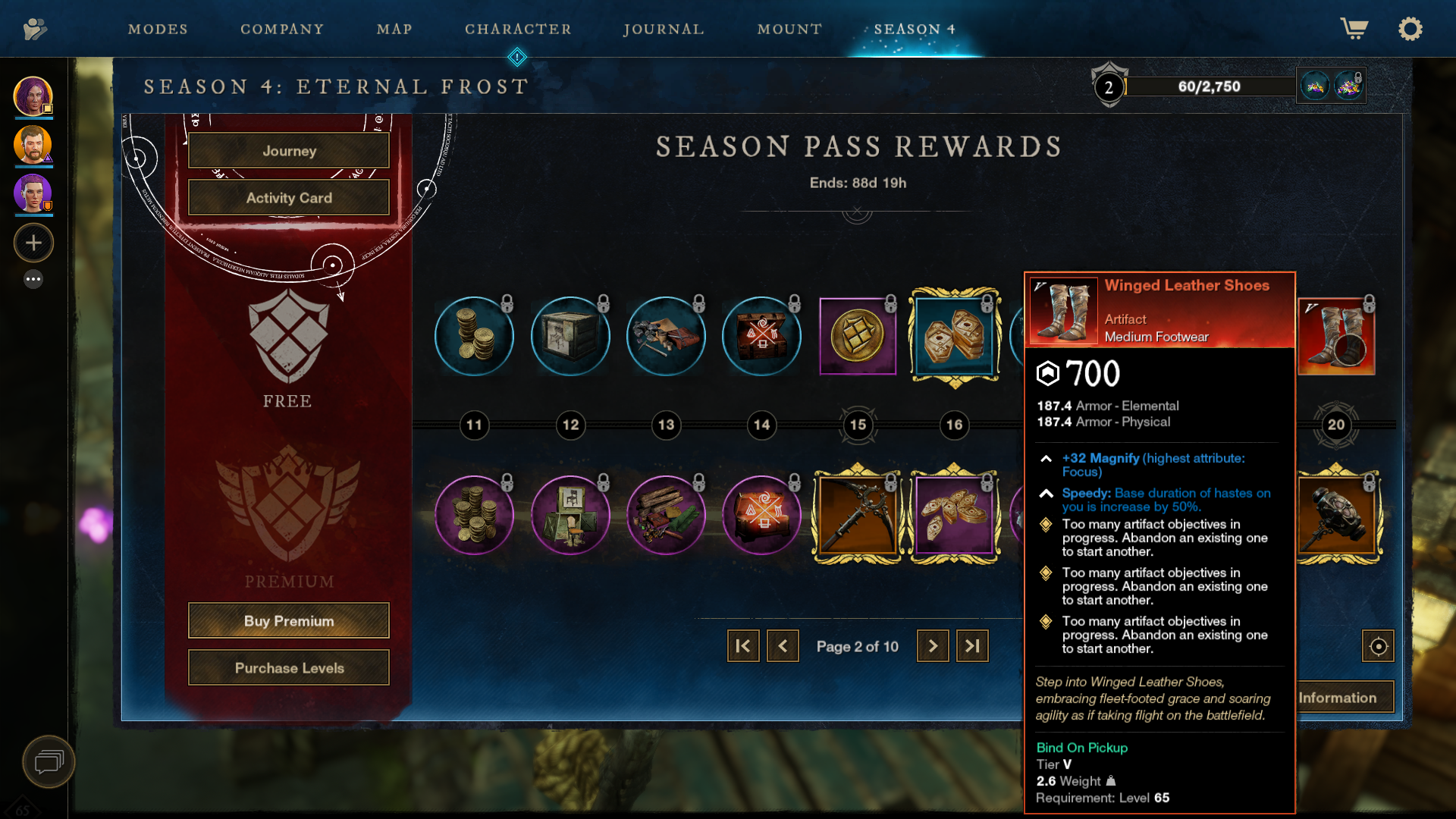The image size is (1456, 819).
Task: Buy Premium season pass
Action: pos(289,621)
